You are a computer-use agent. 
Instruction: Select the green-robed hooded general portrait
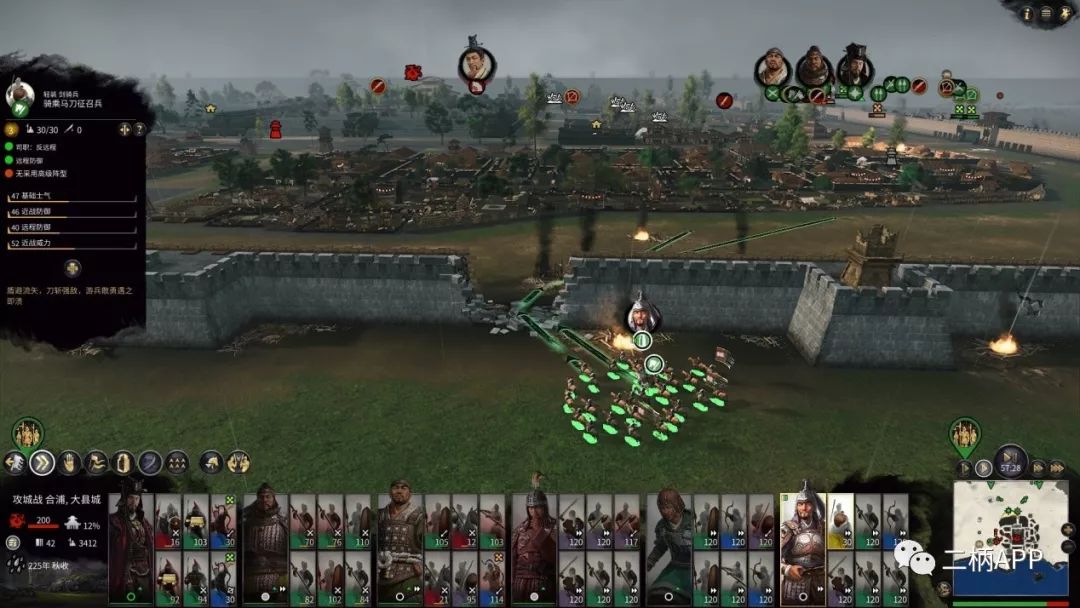click(667, 547)
